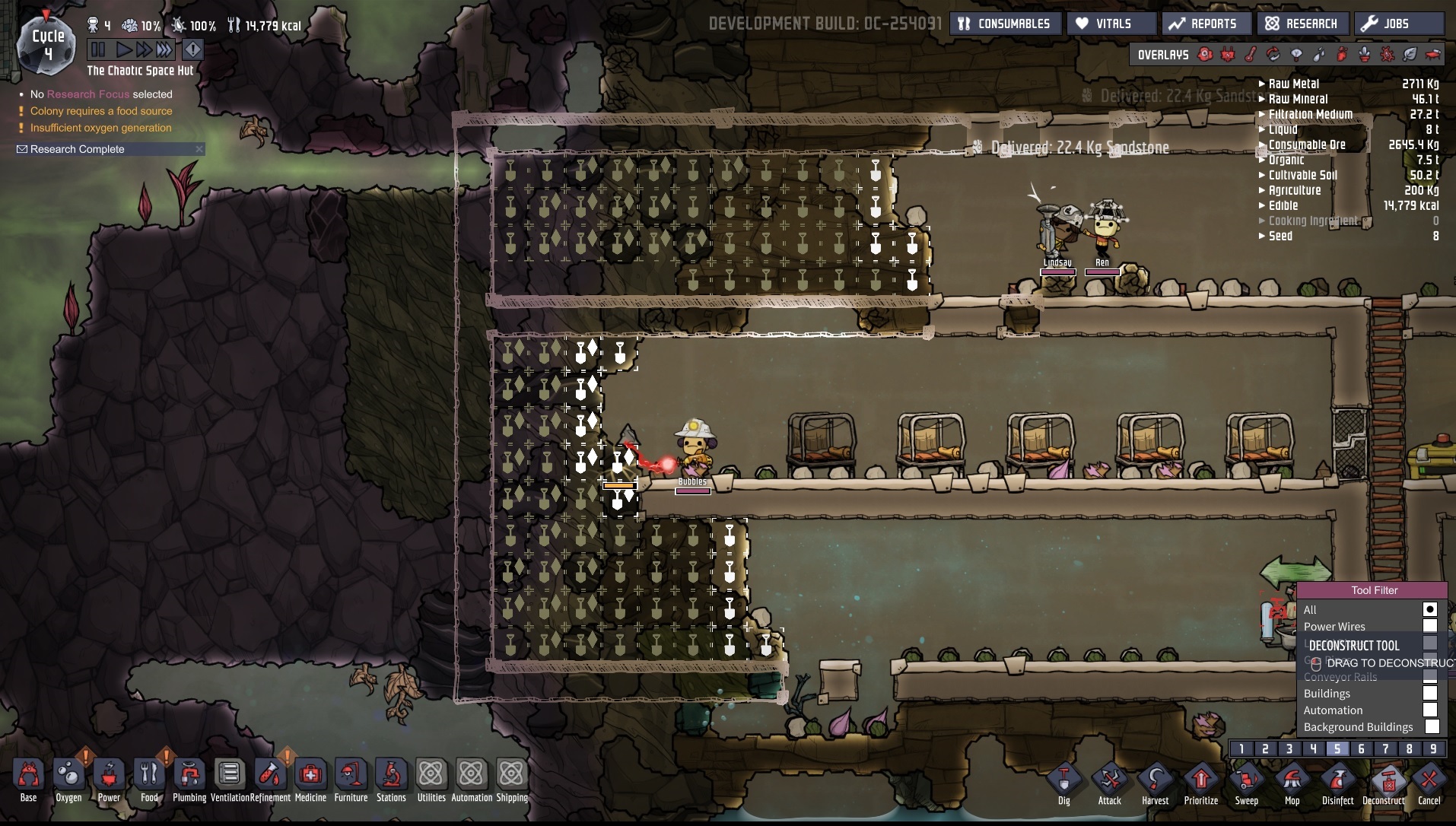The height and width of the screenshot is (826, 1456).
Task: Tick the Power Wires filter checkbox
Action: tap(1430, 626)
